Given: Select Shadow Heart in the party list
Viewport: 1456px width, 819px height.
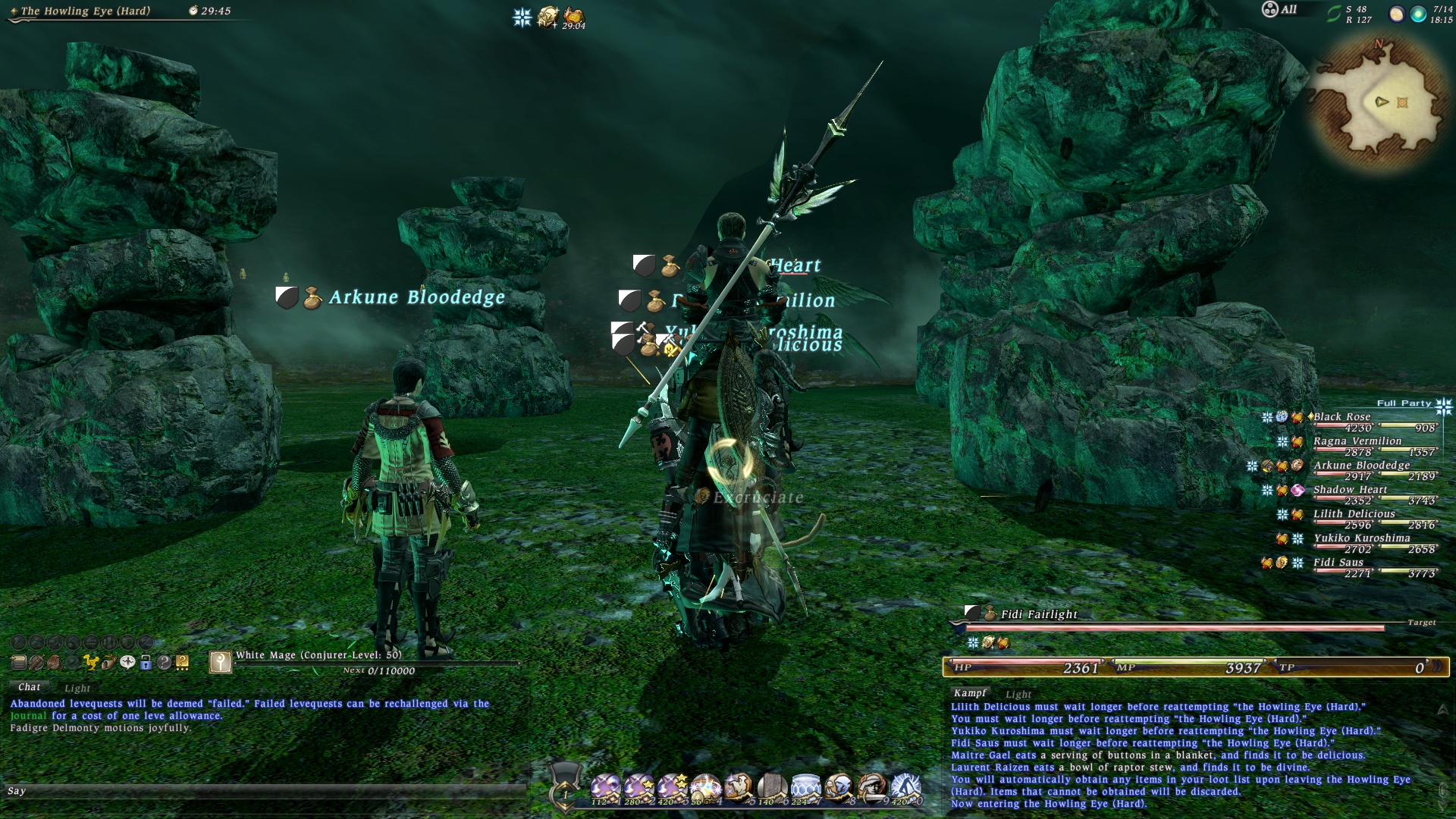Looking at the screenshot, I should tap(1350, 490).
